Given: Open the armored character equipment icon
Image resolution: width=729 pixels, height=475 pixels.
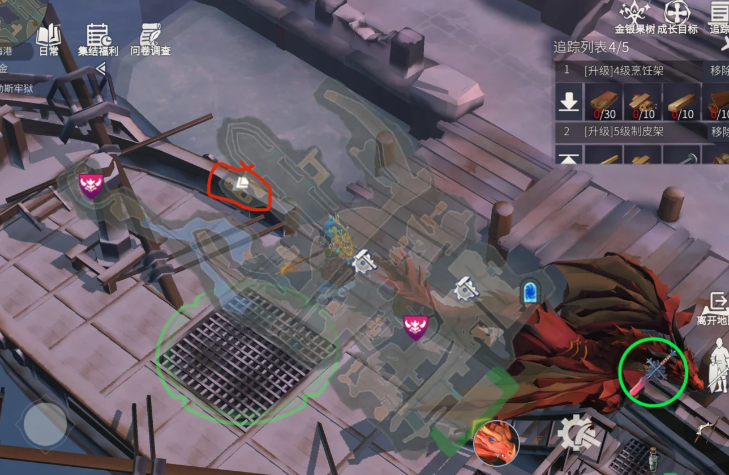Looking at the screenshot, I should pyautogui.click(x=716, y=366).
